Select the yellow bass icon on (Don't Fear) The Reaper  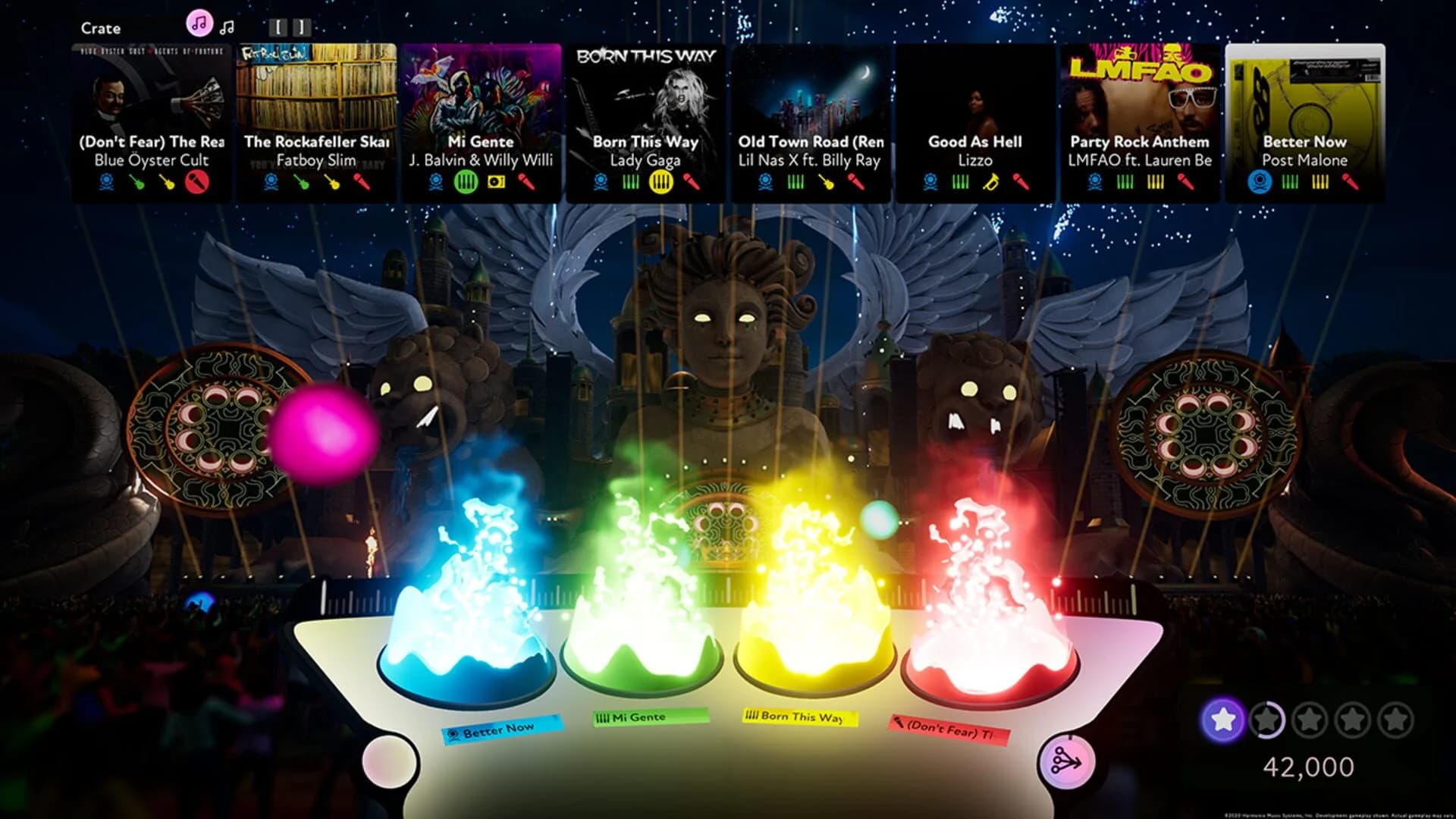pos(167,182)
